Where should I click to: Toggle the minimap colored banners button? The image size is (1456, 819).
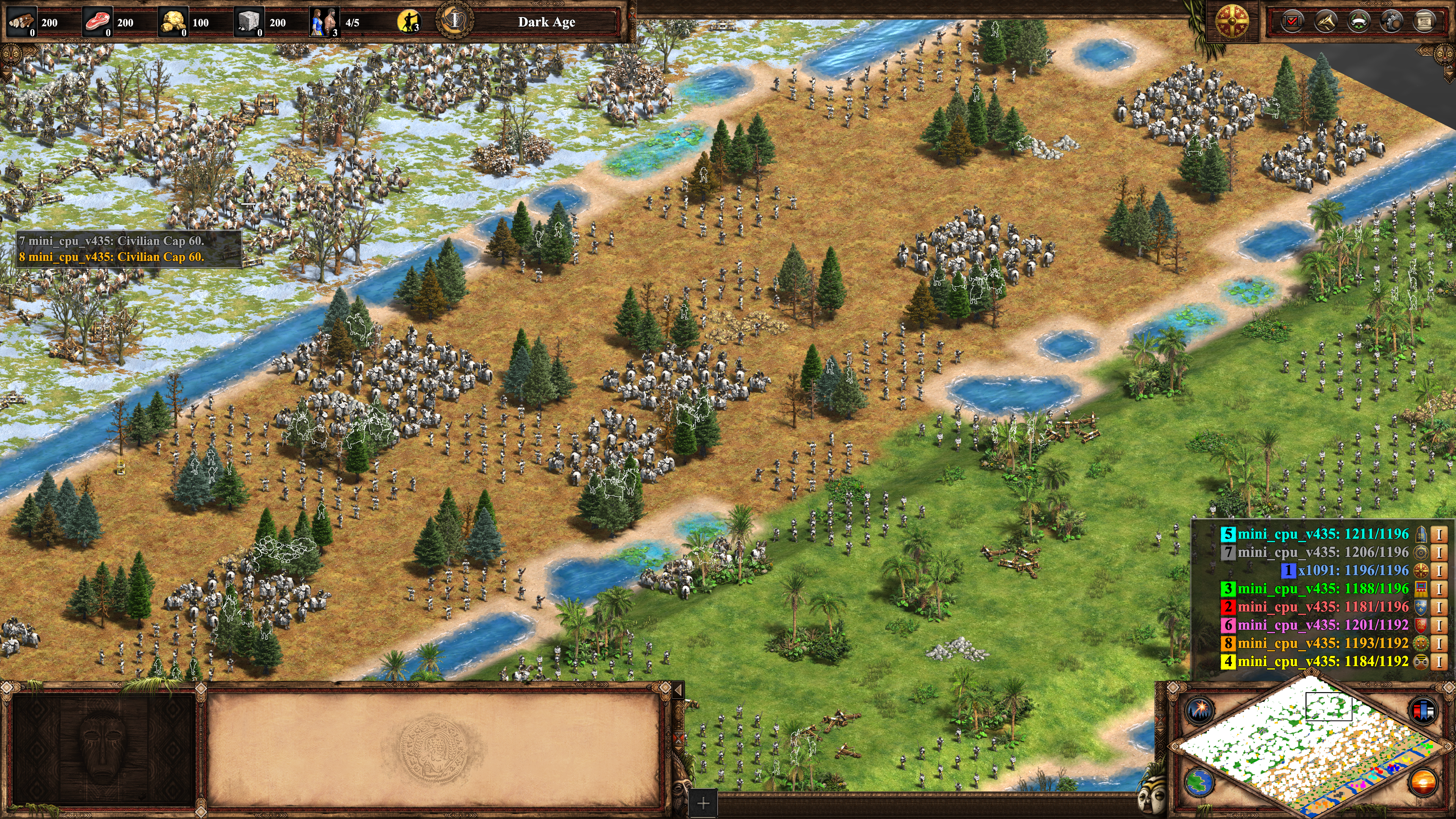(1423, 709)
